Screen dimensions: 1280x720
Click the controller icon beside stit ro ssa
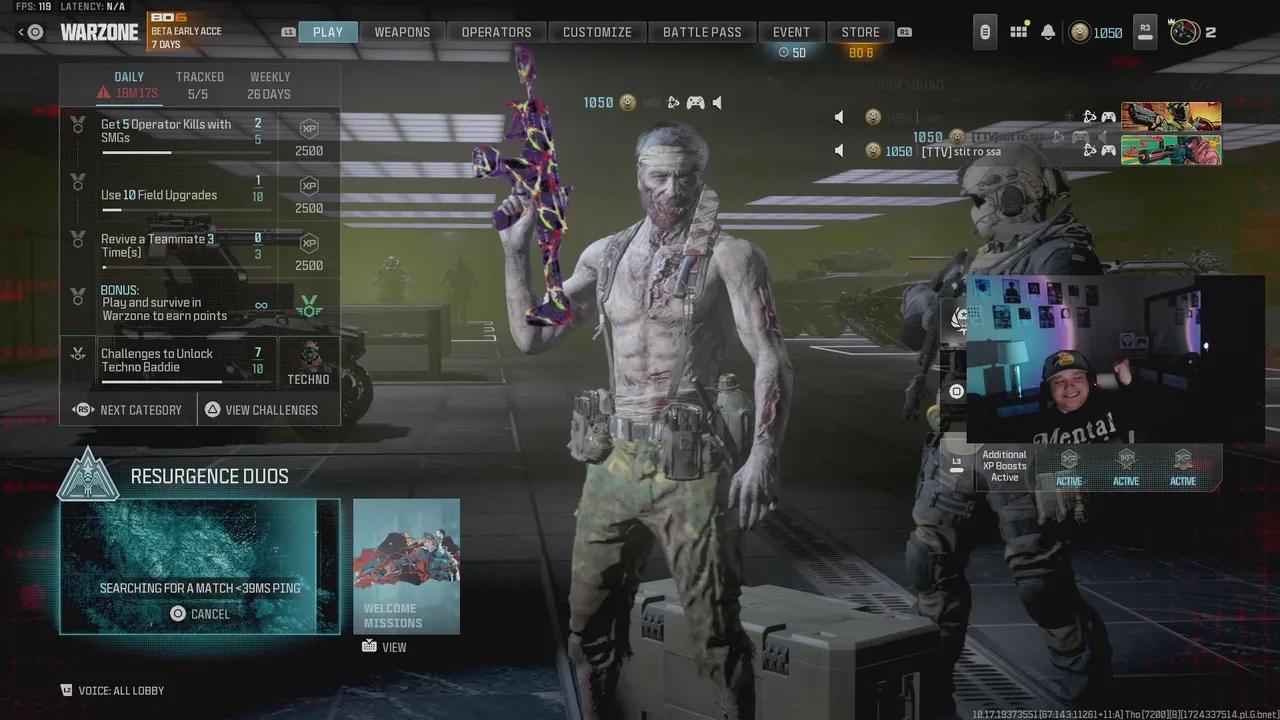tap(1107, 150)
